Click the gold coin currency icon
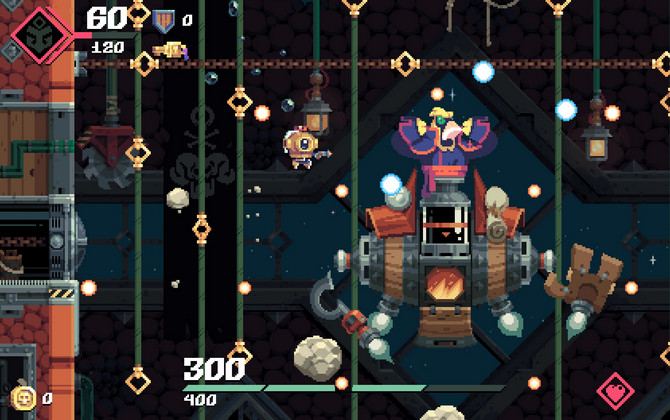Screen dimensions: 670x420 24,396
